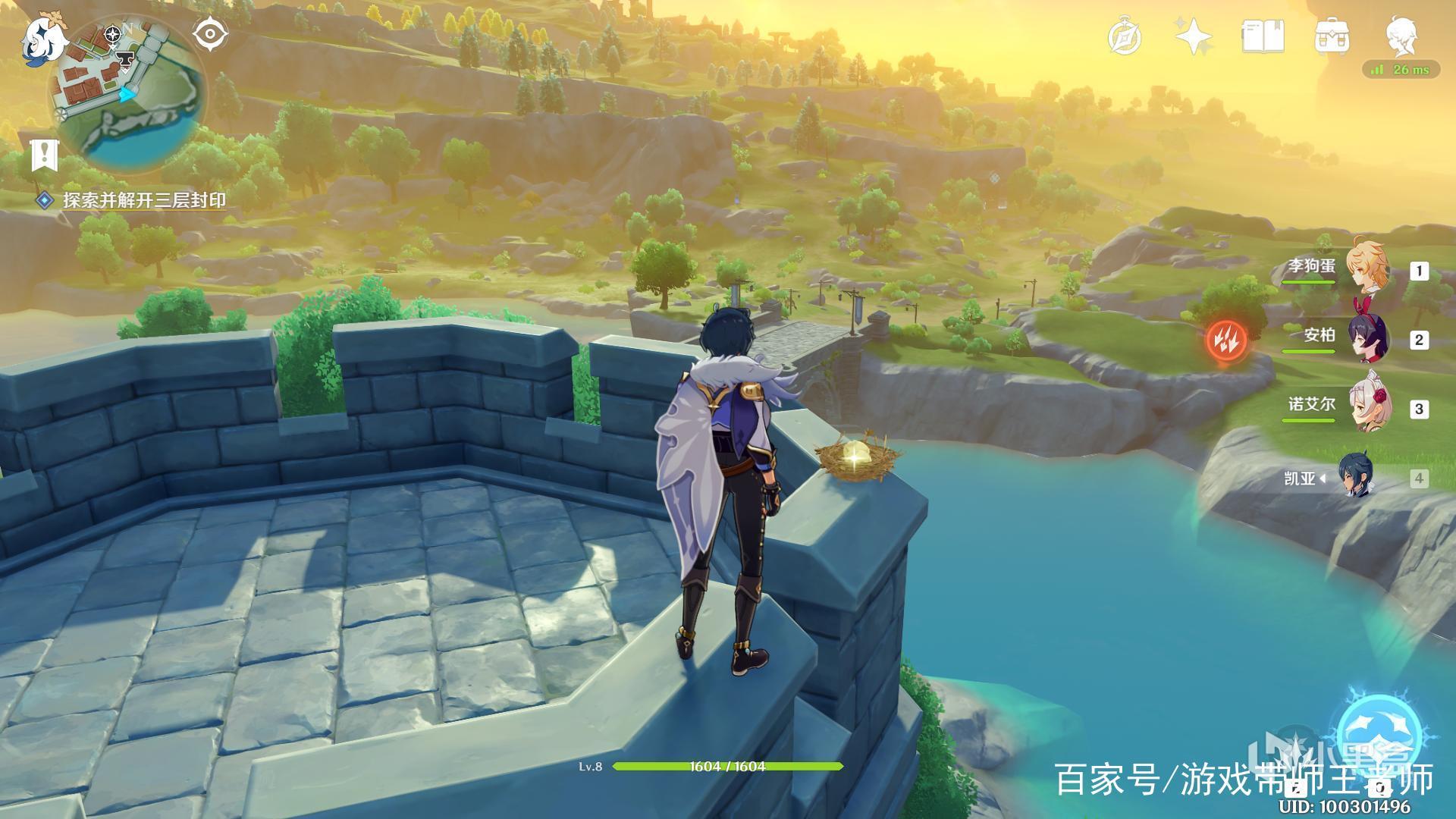Activate the elemental sight eye icon
The height and width of the screenshot is (819, 1456).
(x=210, y=35)
